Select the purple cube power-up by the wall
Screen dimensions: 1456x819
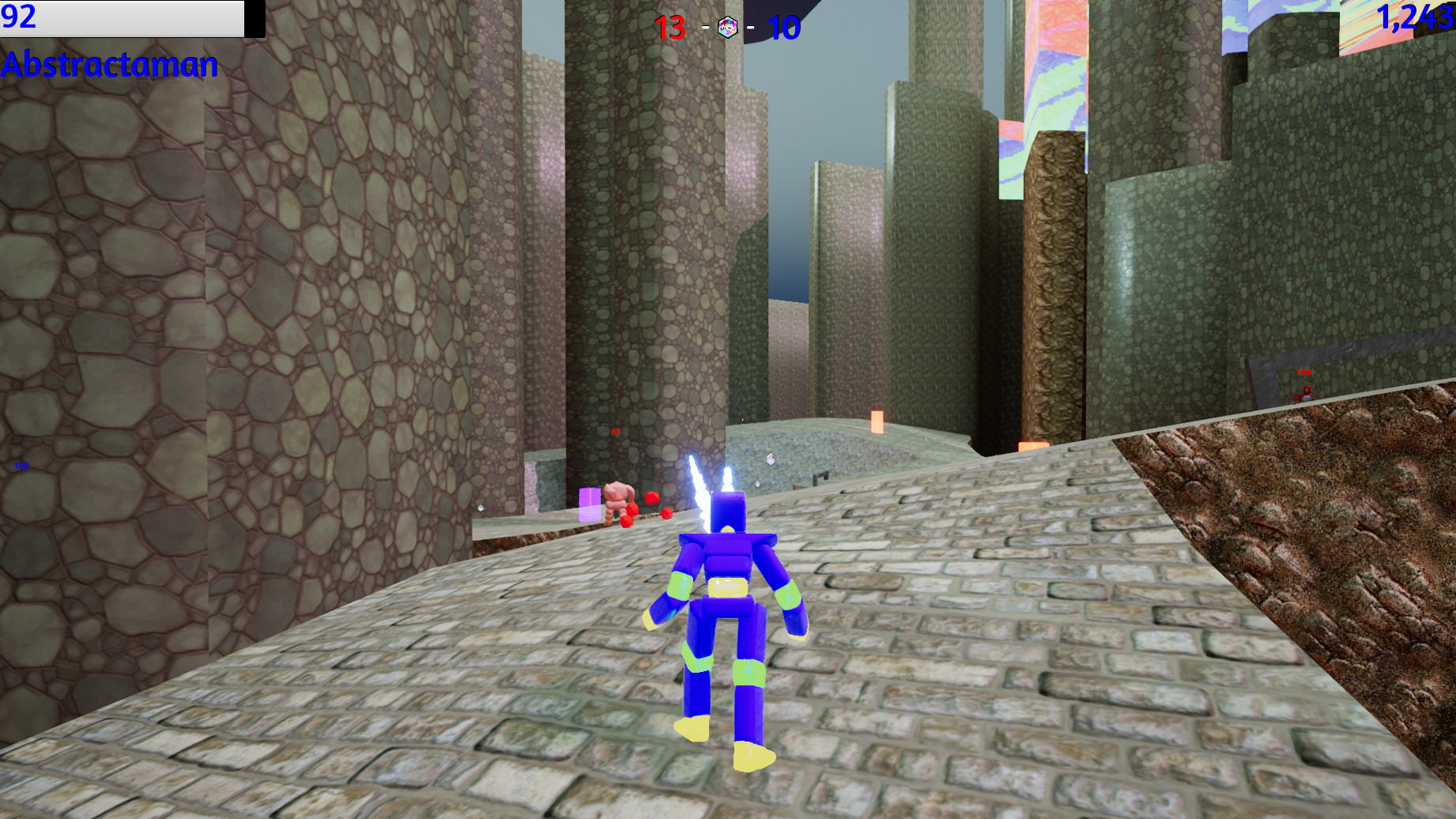coord(590,506)
